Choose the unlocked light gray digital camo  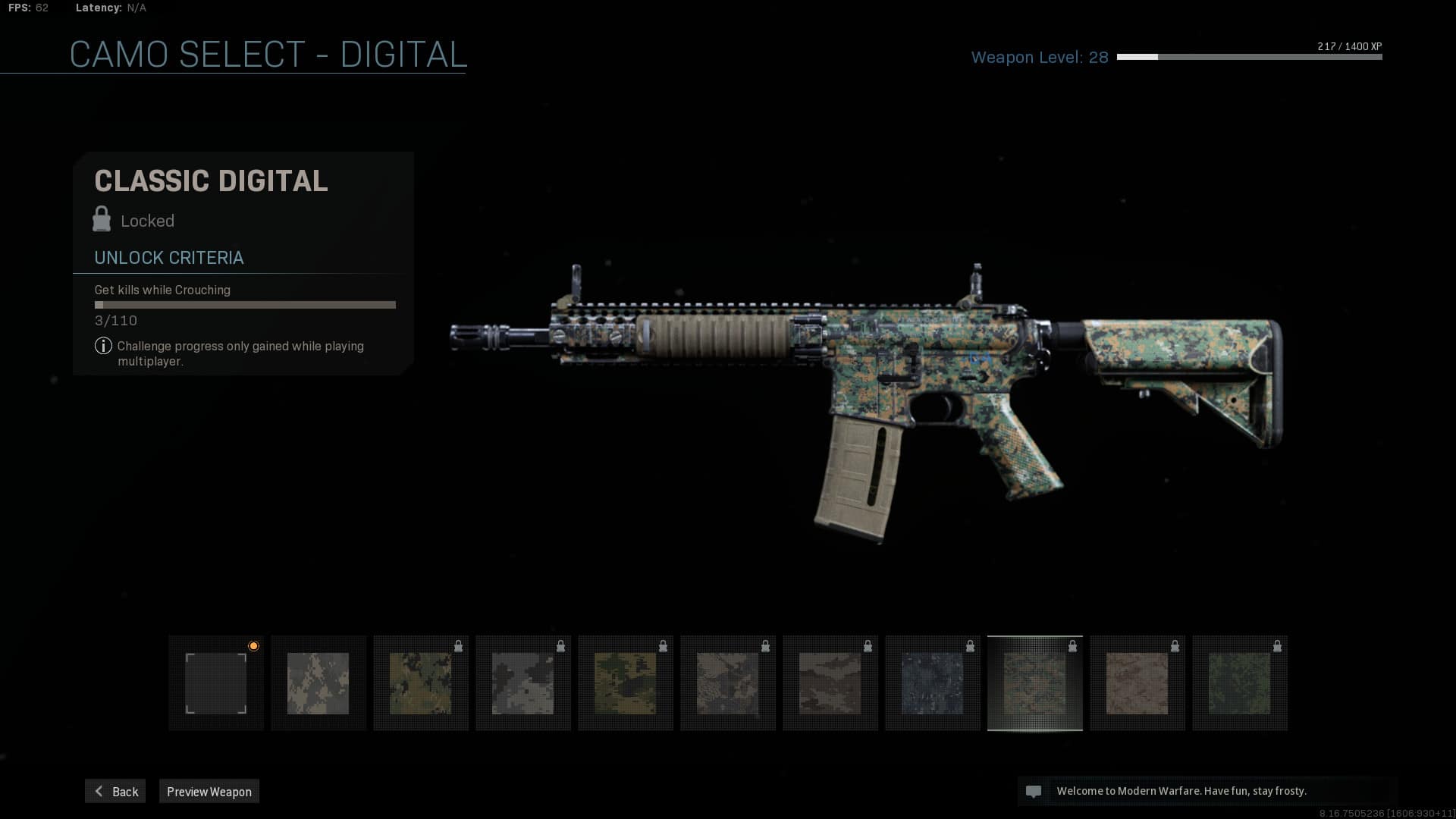pos(318,683)
